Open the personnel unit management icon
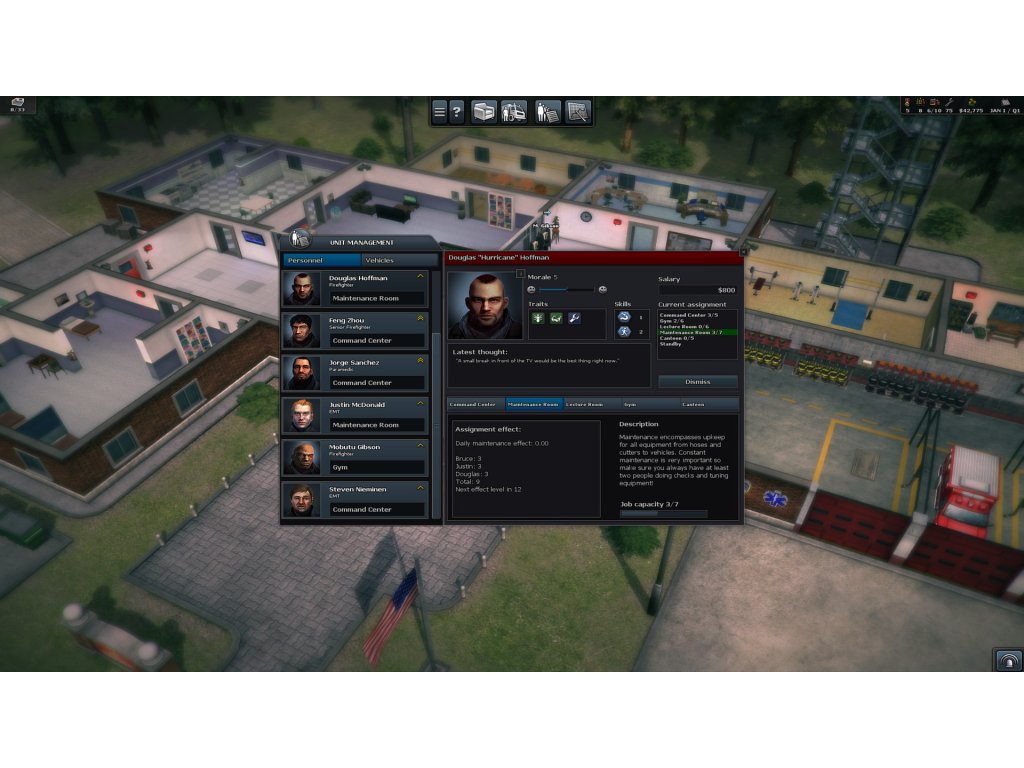Screen dimensions: 1024x768 [x=547, y=112]
